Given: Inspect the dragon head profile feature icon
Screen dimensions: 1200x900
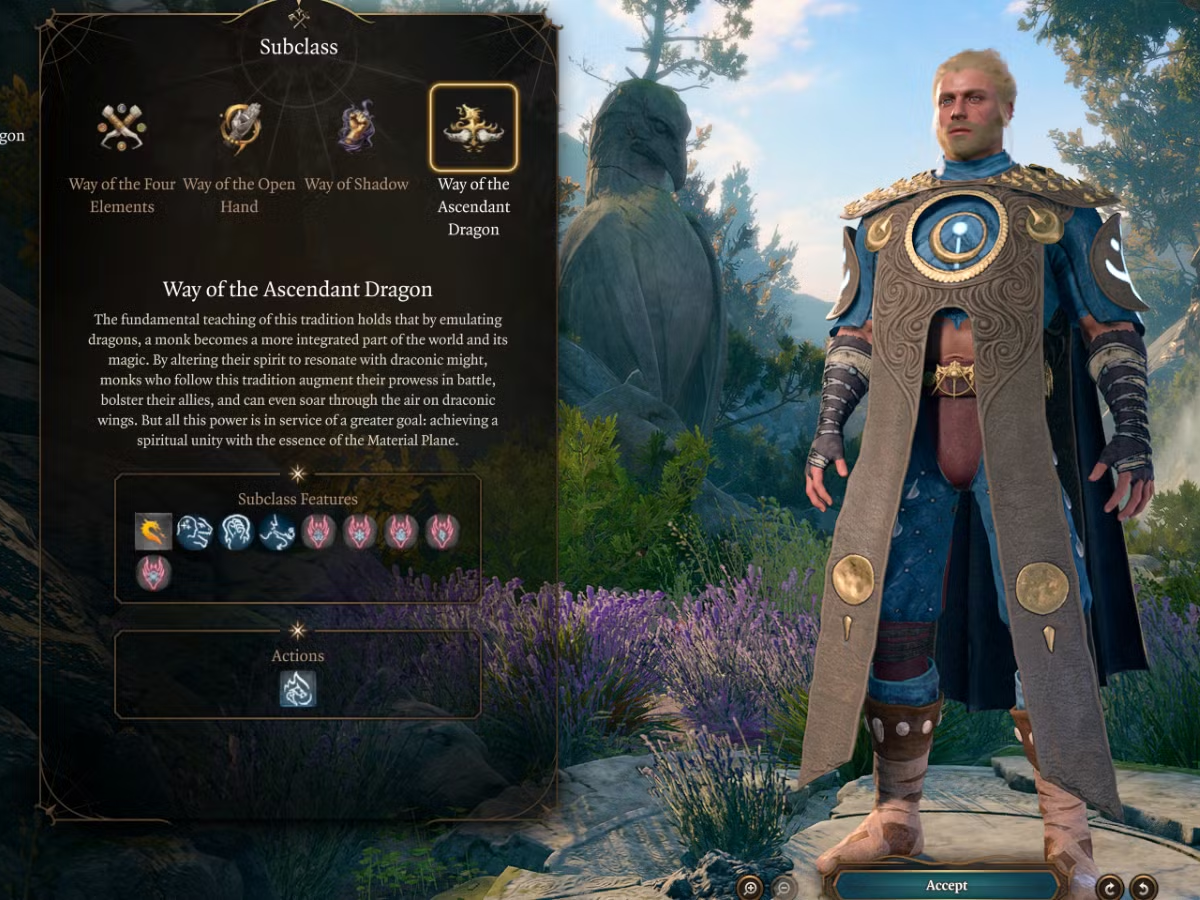Looking at the screenshot, I should 195,532.
